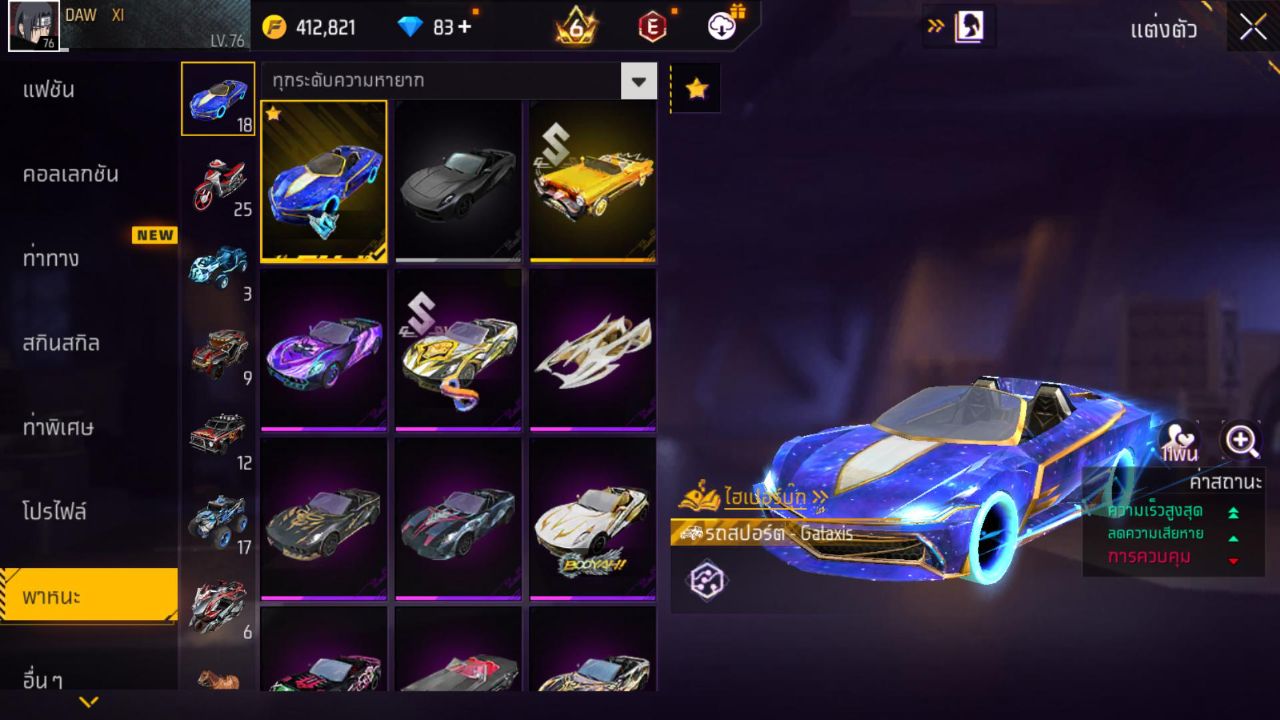Select the red E-badge event icon
The width and height of the screenshot is (1280, 720).
click(x=653, y=28)
